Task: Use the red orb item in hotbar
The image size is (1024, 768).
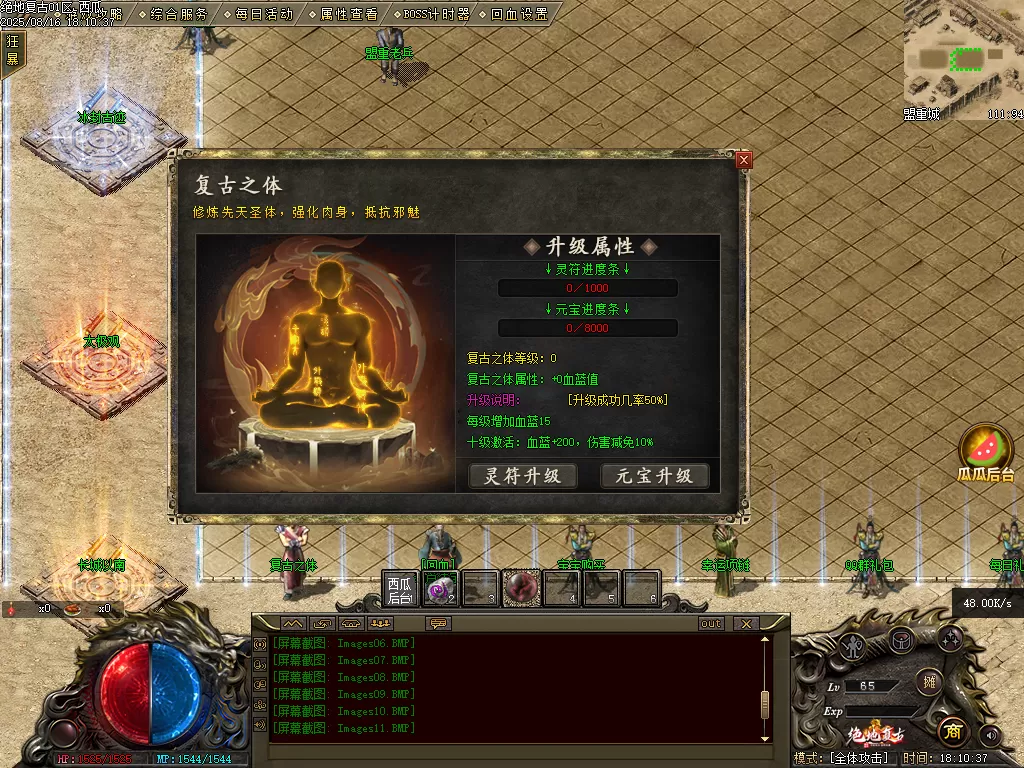Action: [x=521, y=588]
